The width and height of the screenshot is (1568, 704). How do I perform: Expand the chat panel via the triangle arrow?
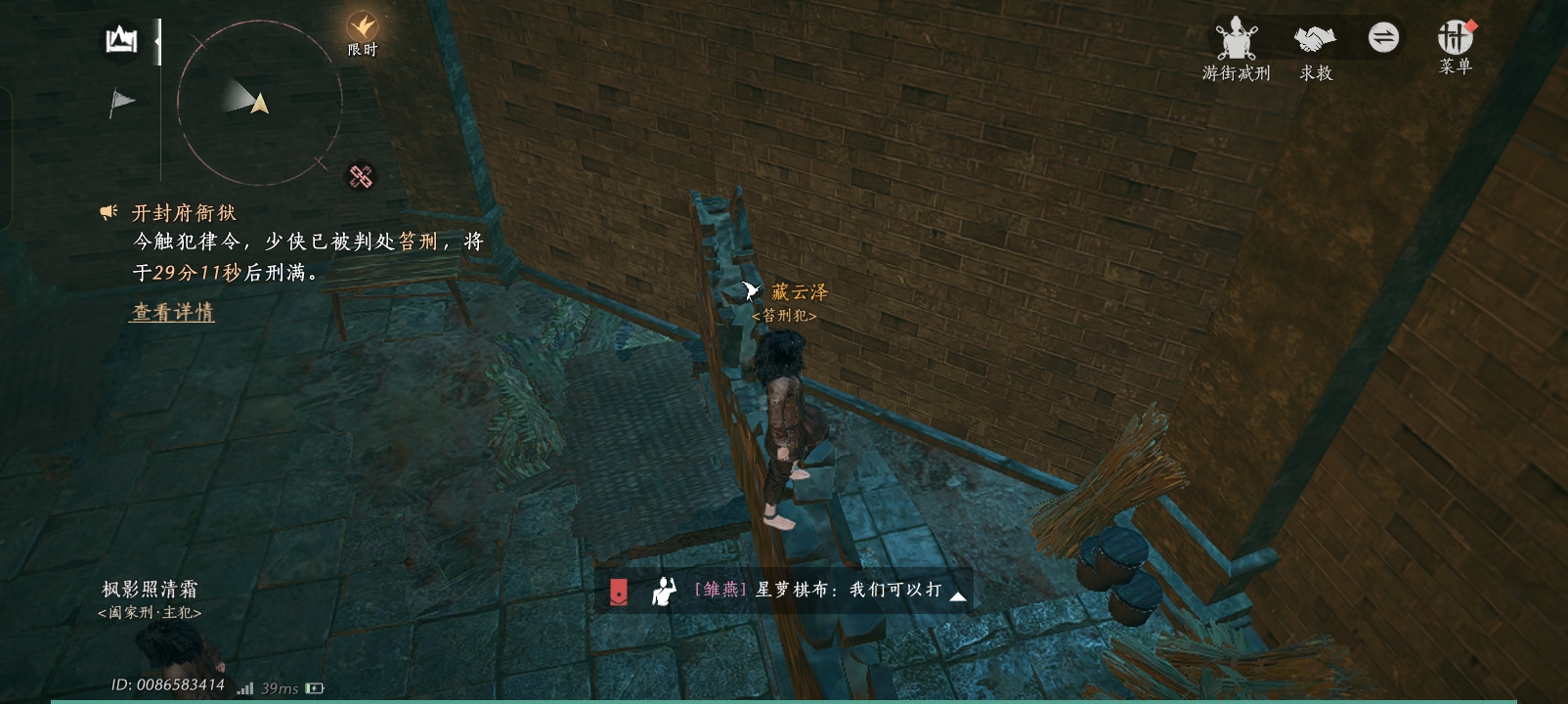(958, 596)
